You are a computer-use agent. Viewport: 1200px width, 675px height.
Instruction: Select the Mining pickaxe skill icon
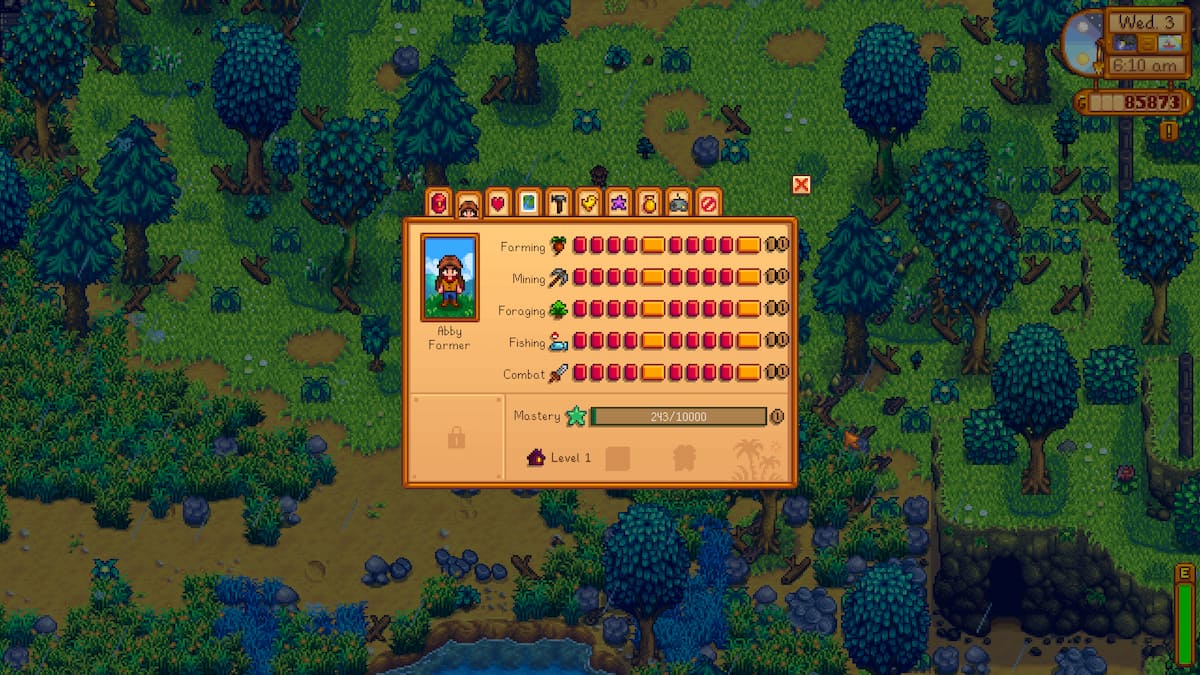click(x=559, y=278)
